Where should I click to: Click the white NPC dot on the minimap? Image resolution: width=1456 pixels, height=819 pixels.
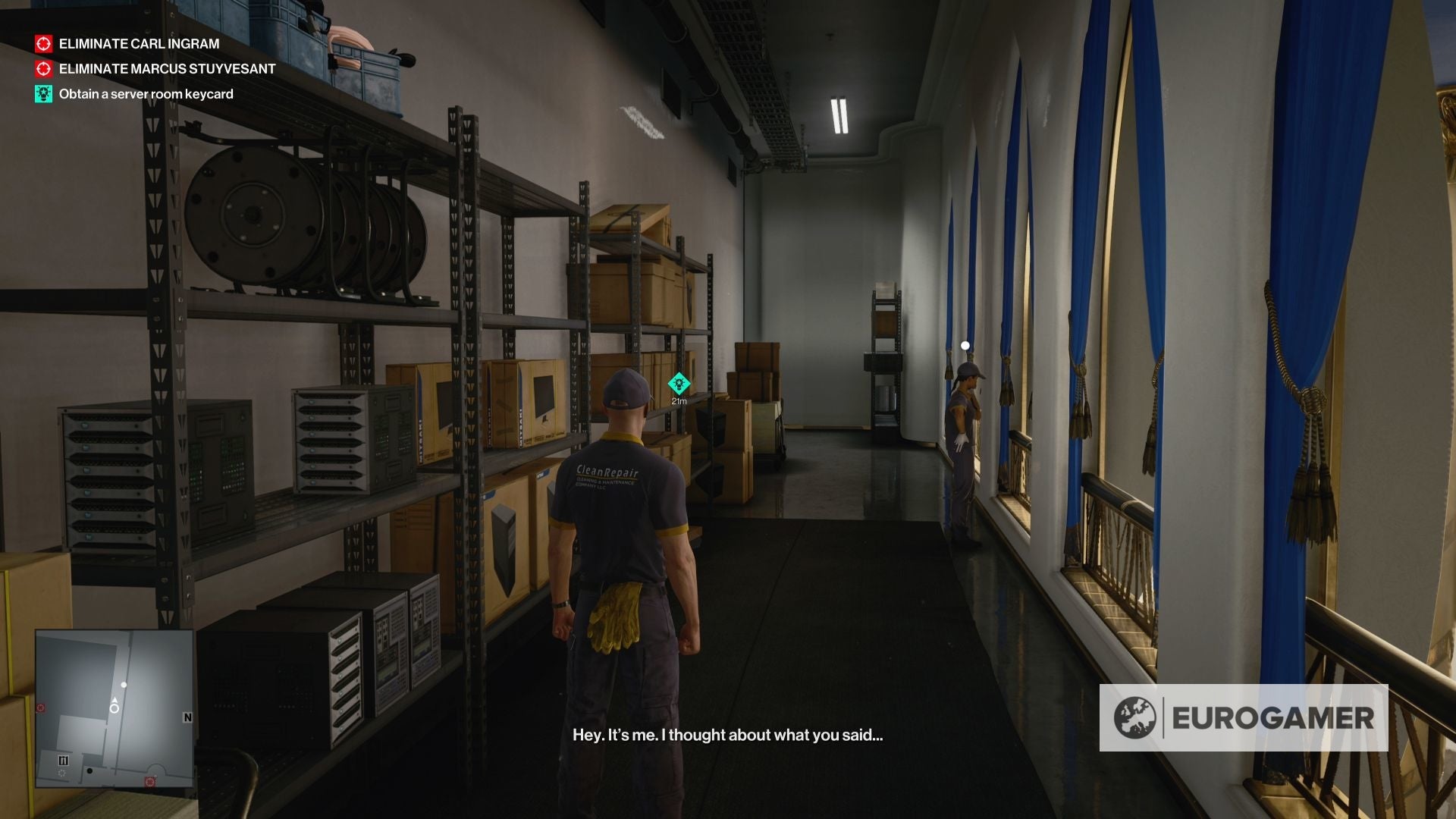(124, 685)
